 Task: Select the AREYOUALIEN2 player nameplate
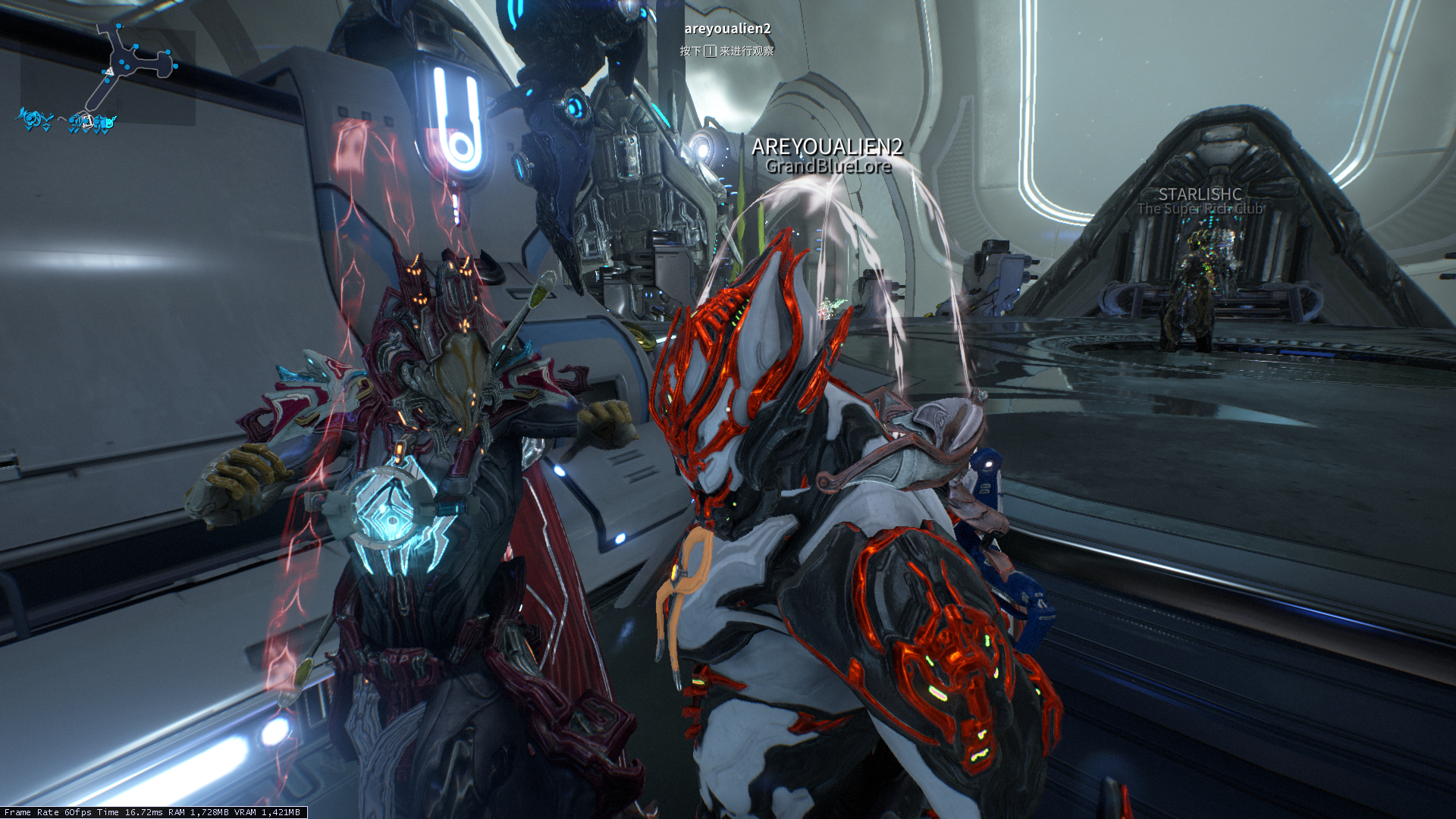click(x=827, y=147)
